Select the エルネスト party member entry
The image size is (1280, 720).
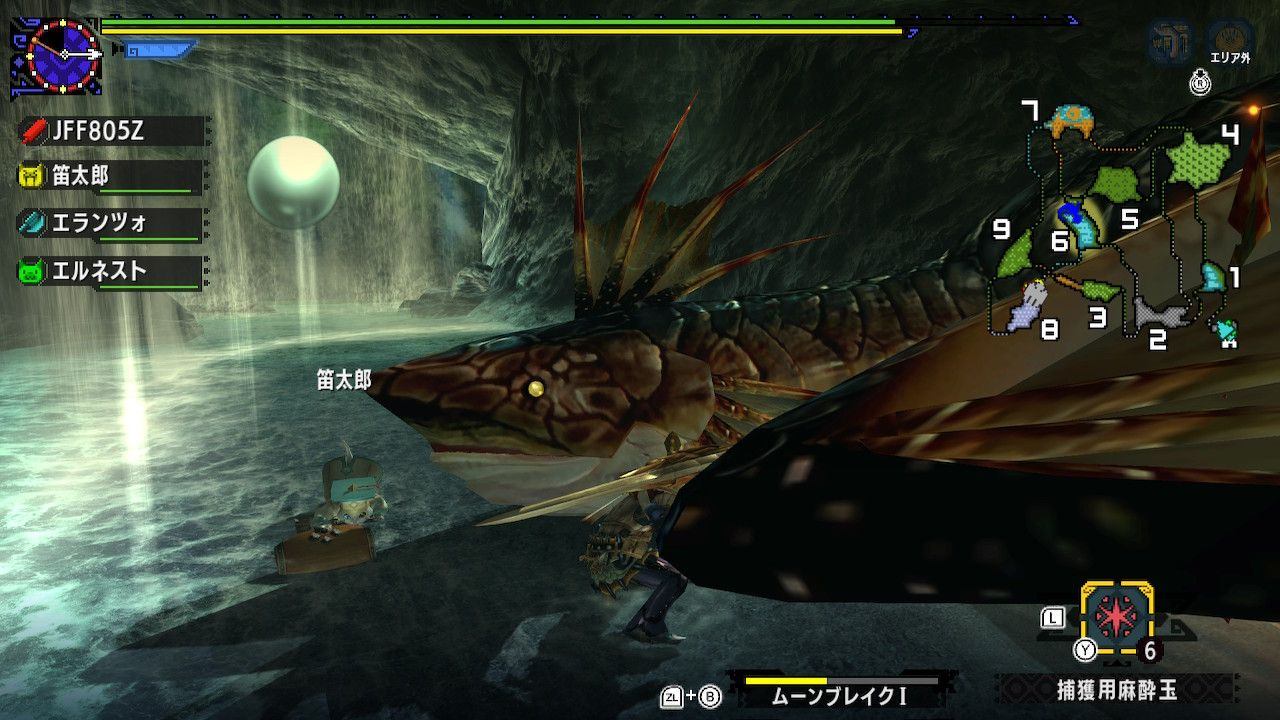coord(110,270)
